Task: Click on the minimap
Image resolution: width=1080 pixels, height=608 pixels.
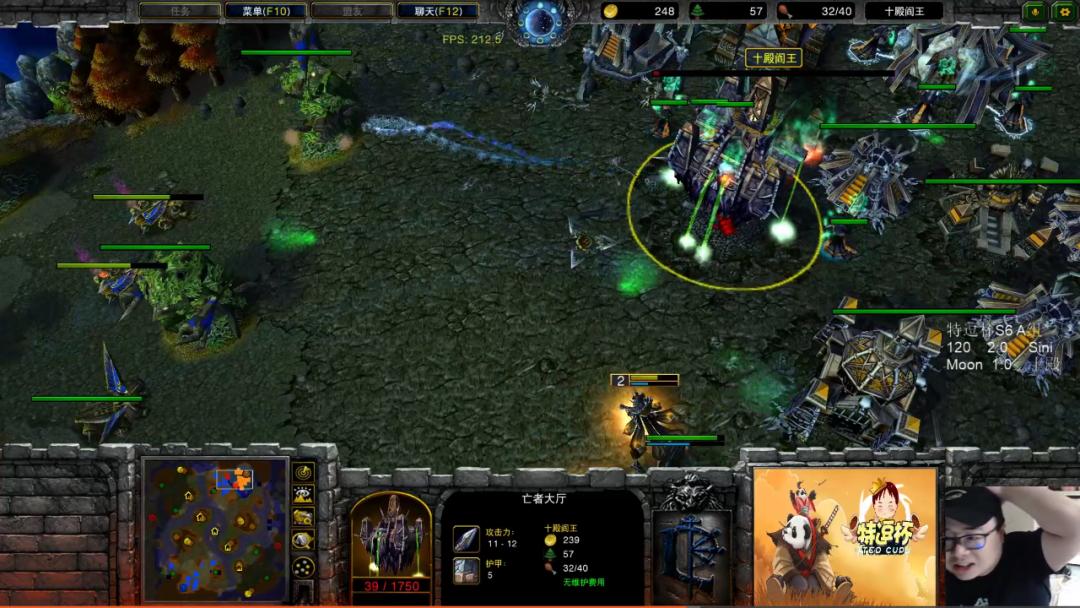Action: click(214, 529)
